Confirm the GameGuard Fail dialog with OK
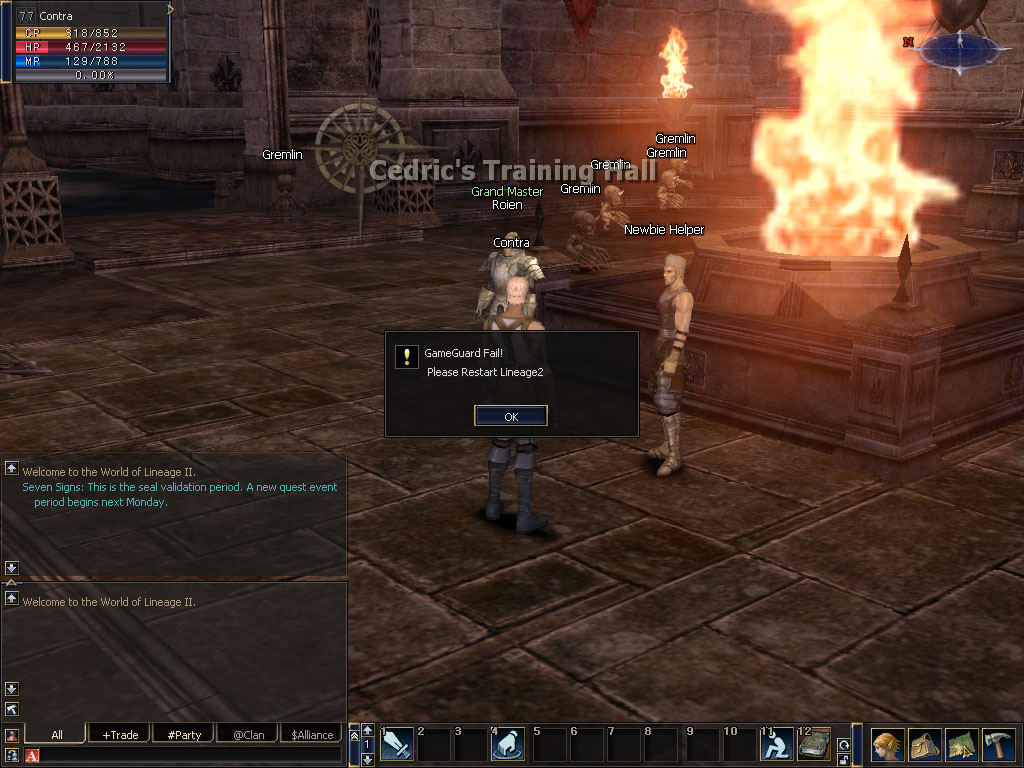 tap(511, 416)
